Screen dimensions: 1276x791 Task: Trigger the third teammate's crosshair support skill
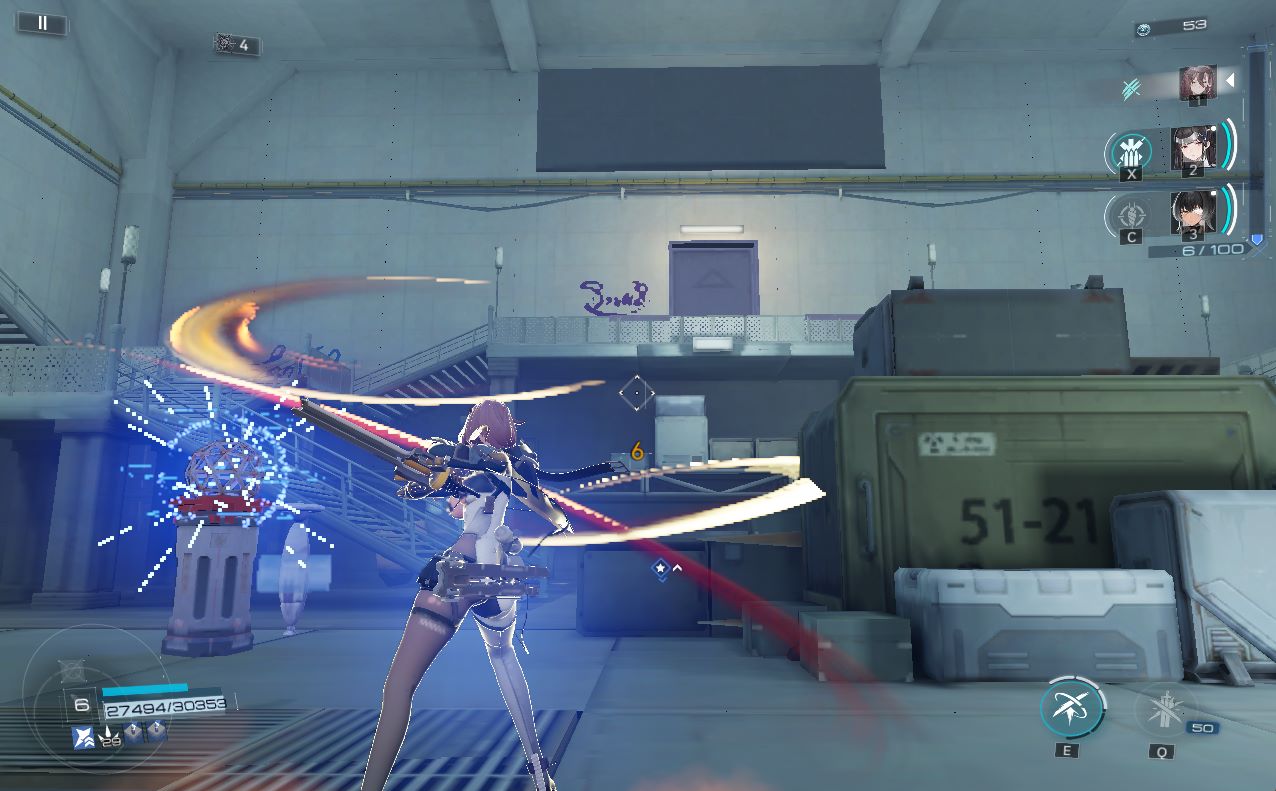coord(1130,214)
